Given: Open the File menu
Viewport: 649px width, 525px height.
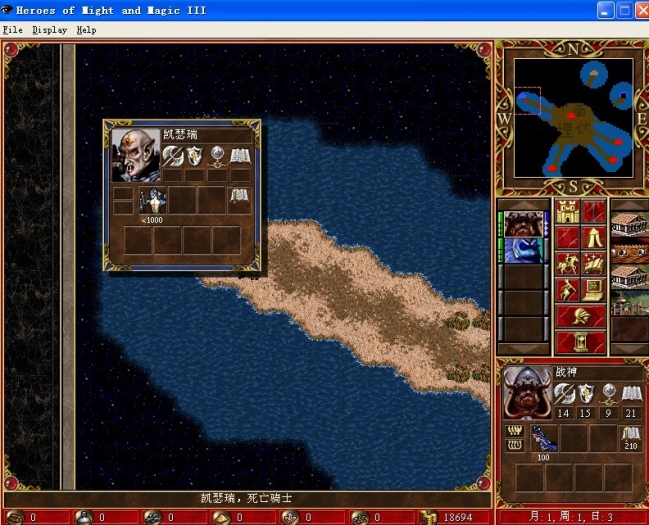Looking at the screenshot, I should pos(12,30).
